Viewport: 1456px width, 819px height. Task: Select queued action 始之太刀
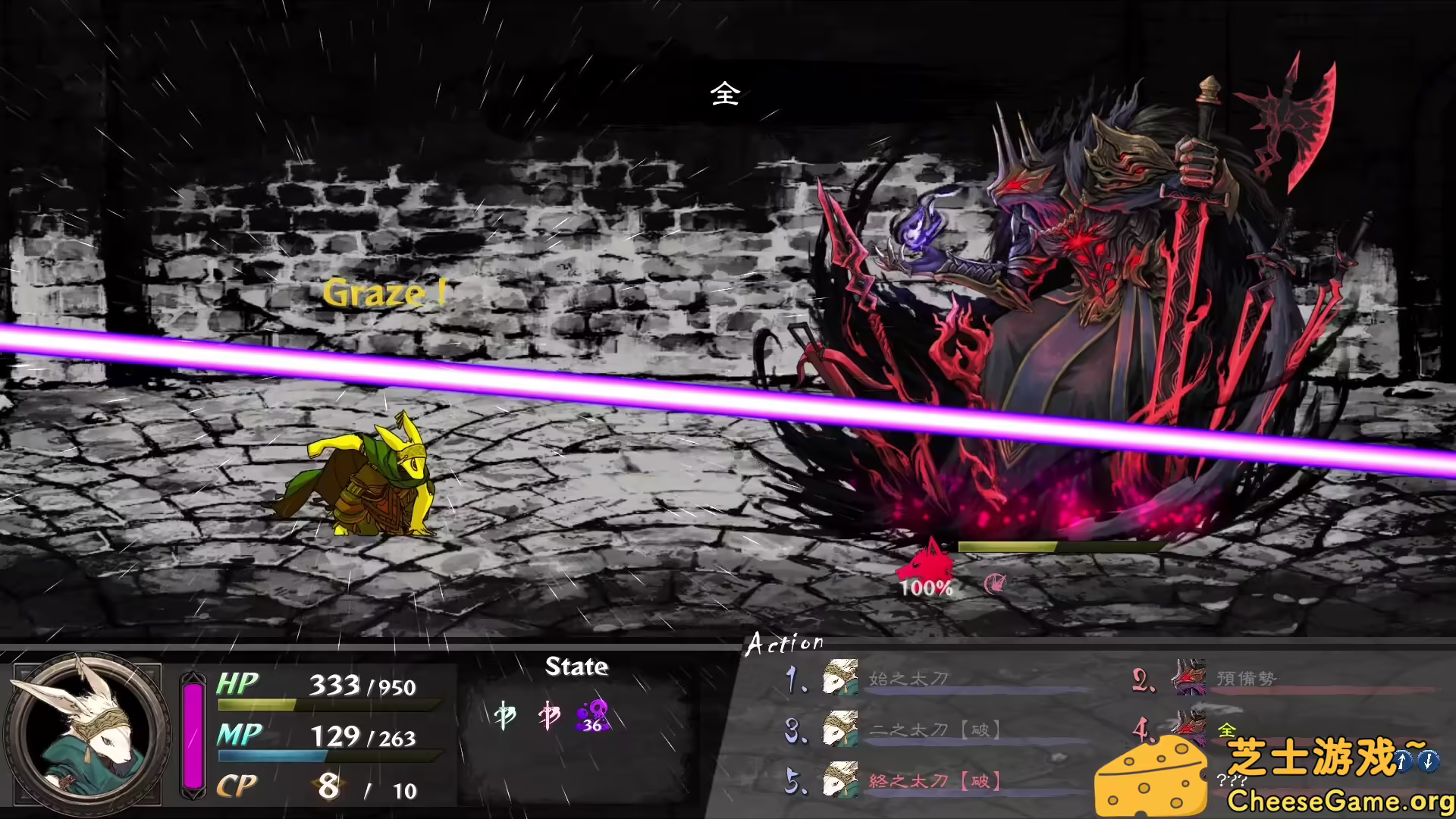(x=908, y=678)
